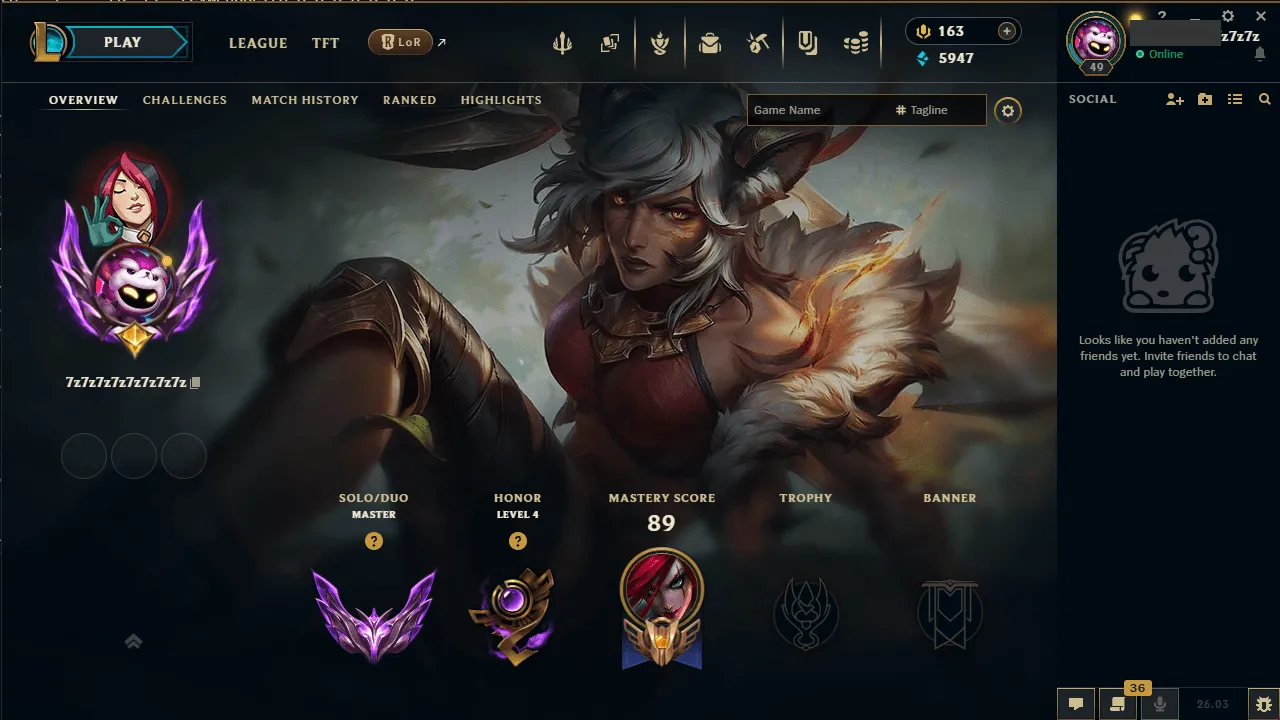Click the plus button to purchase RP
The image size is (1280, 720).
[x=1005, y=31]
